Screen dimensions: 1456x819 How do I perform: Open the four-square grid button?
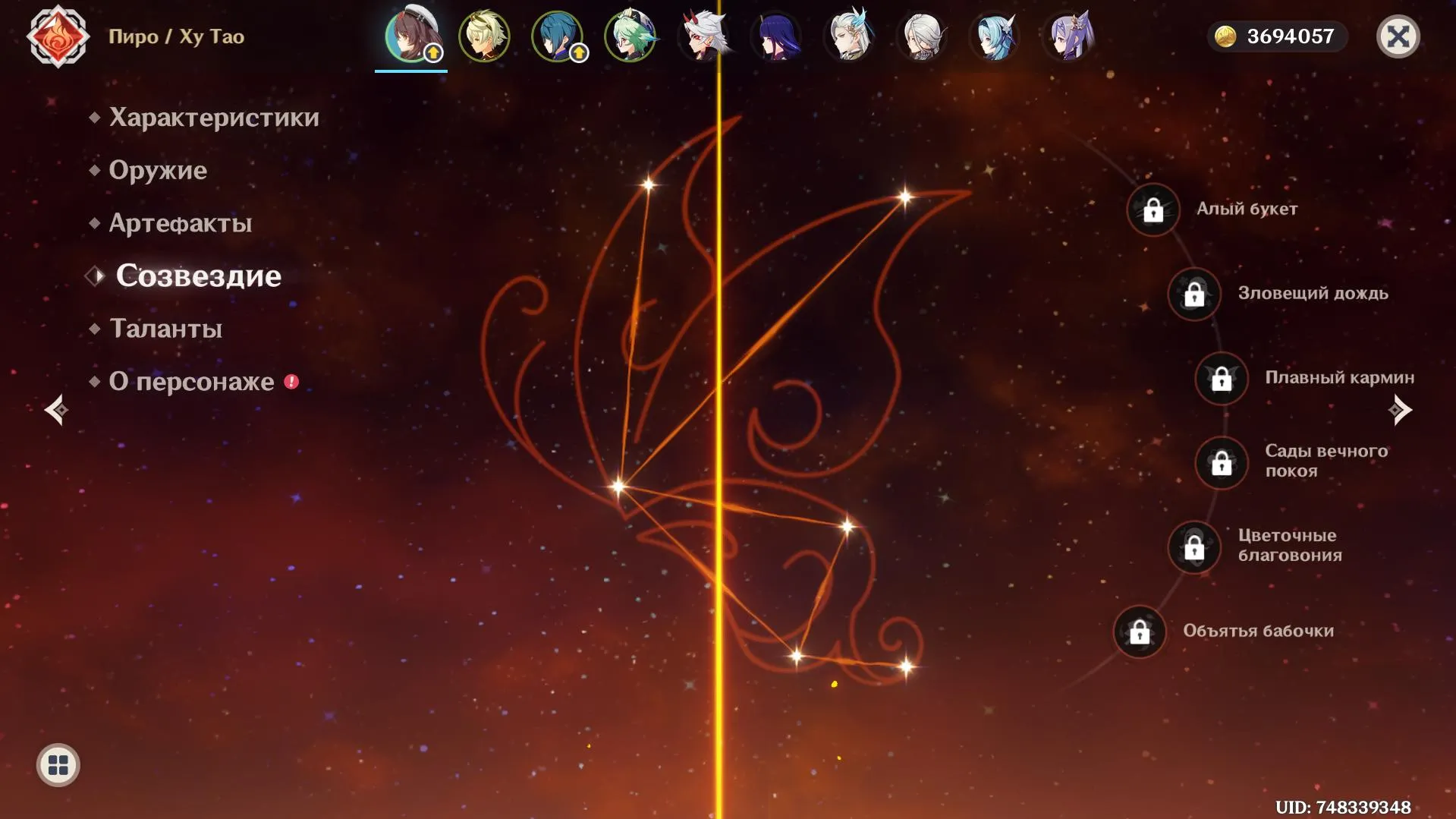coord(58,765)
